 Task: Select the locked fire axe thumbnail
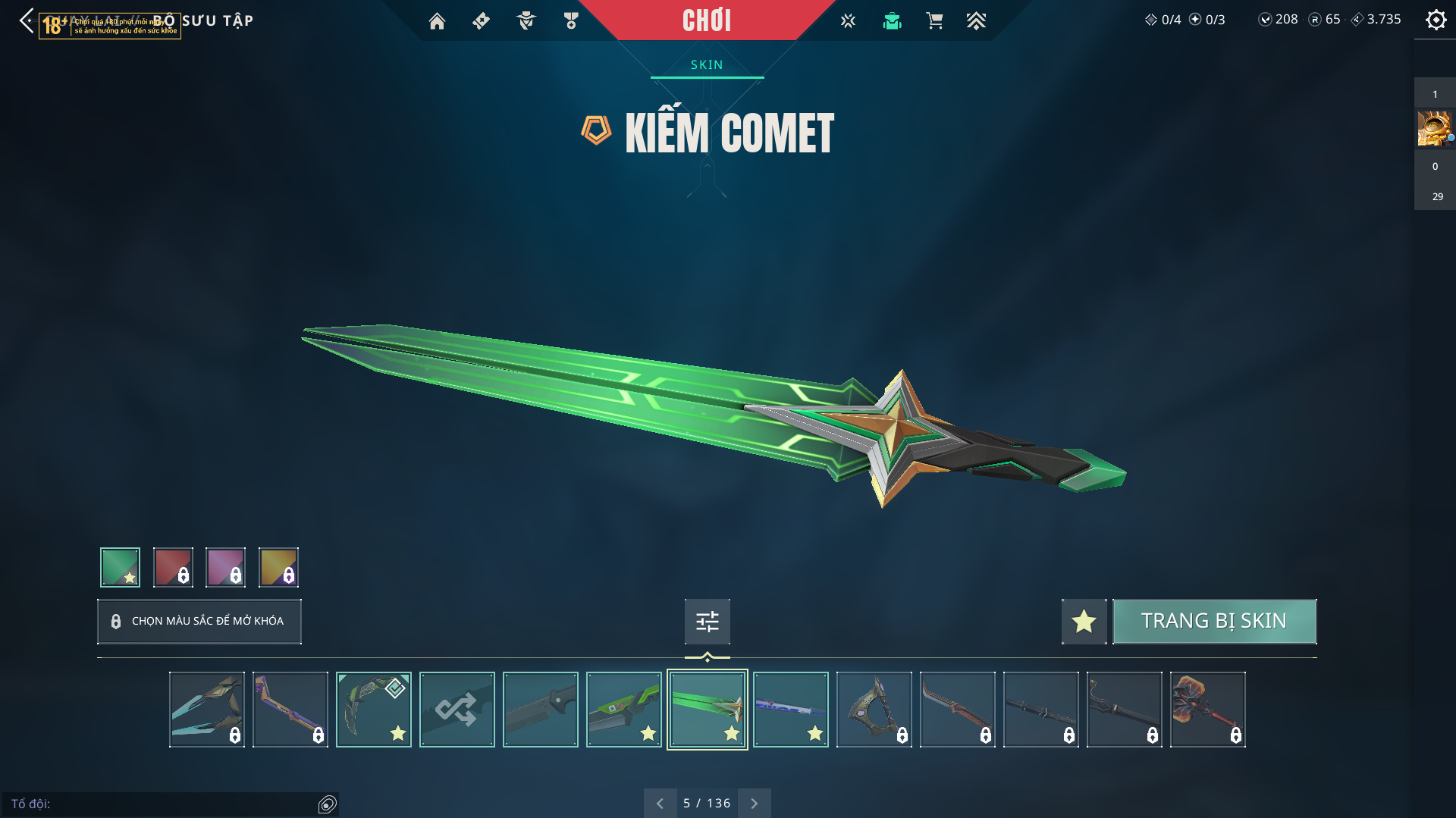pos(1207,710)
